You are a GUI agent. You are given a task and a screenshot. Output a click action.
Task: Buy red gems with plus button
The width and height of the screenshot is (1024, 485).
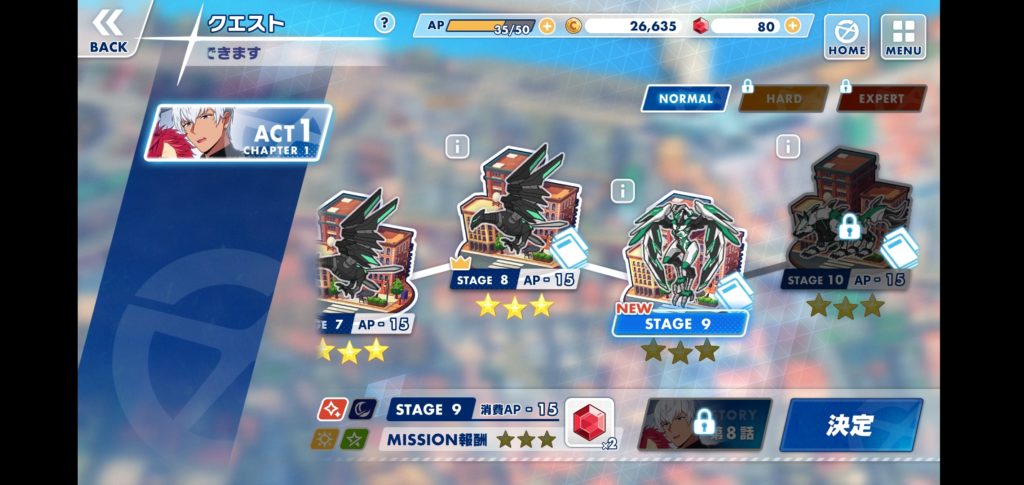pos(793,27)
